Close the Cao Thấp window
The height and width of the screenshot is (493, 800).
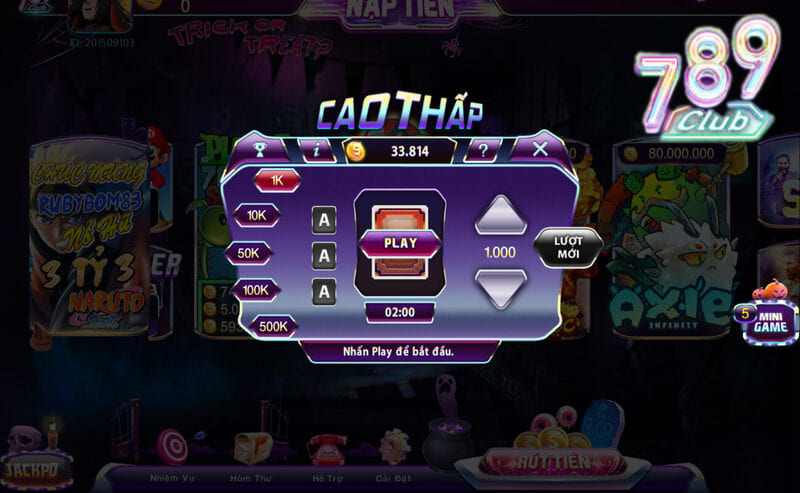[x=540, y=150]
